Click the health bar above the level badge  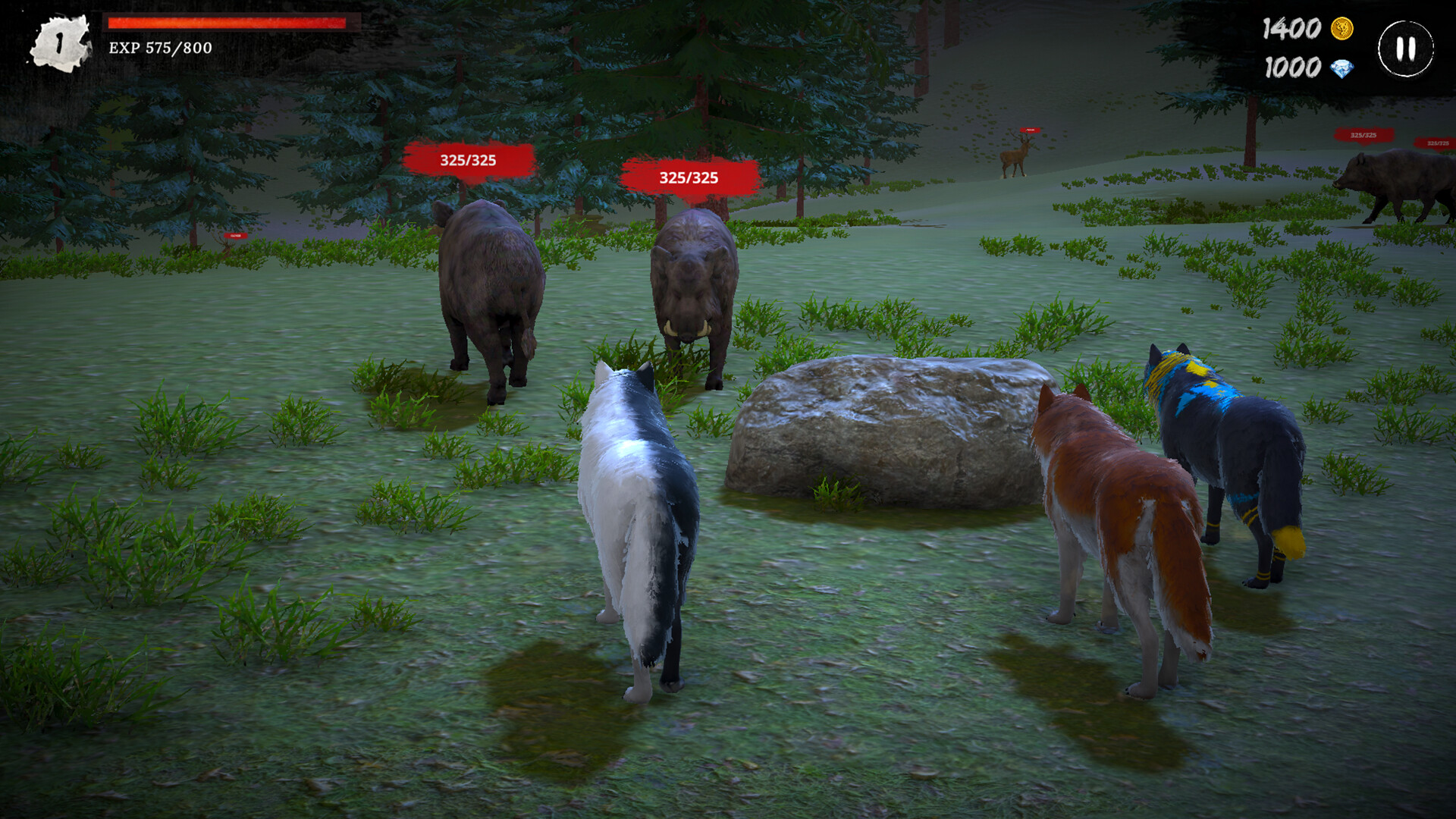227,23
